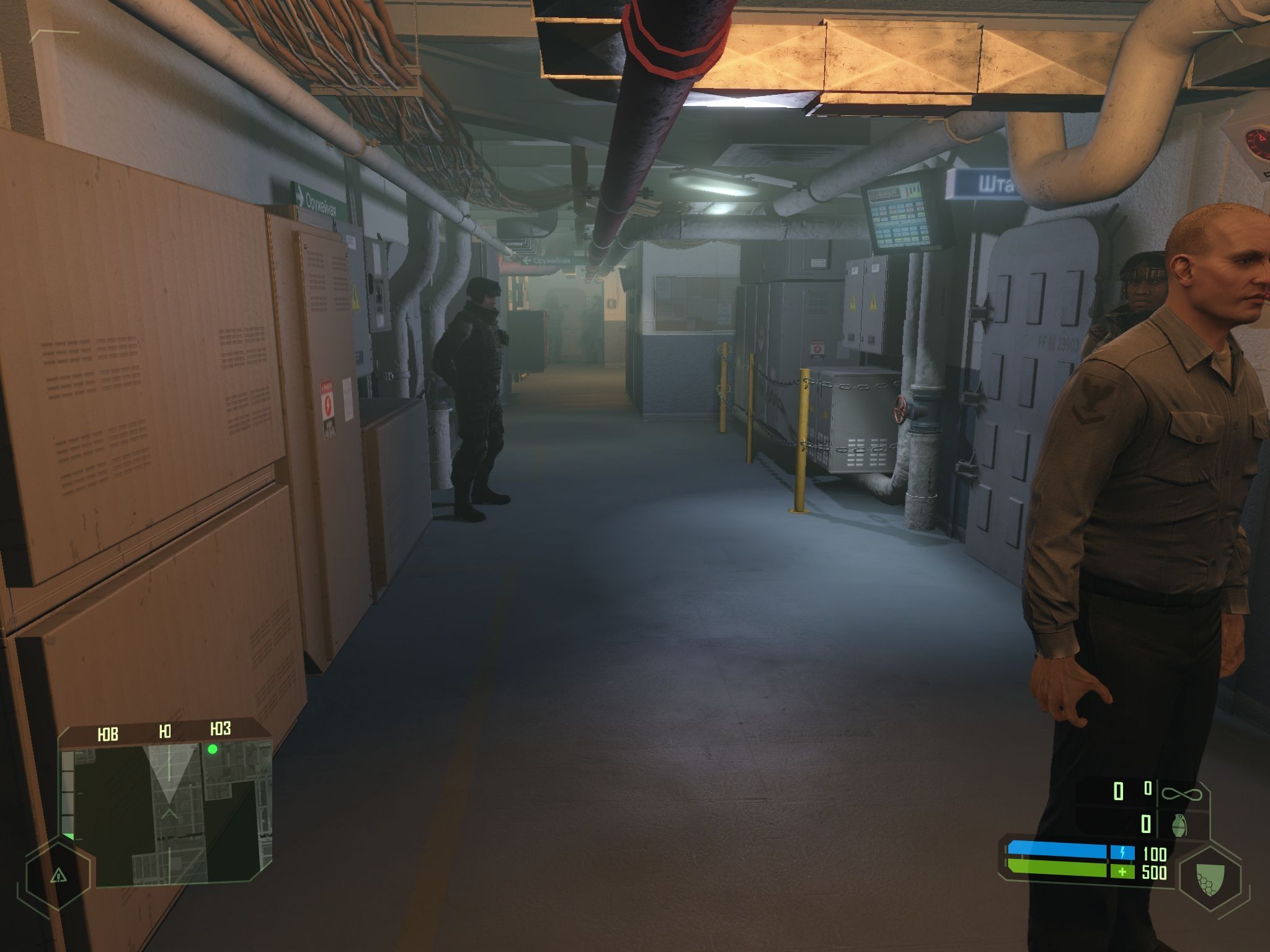Click the green waypoint dot on the minimap
Viewport: 1270px width, 952px height.
pos(213,749)
